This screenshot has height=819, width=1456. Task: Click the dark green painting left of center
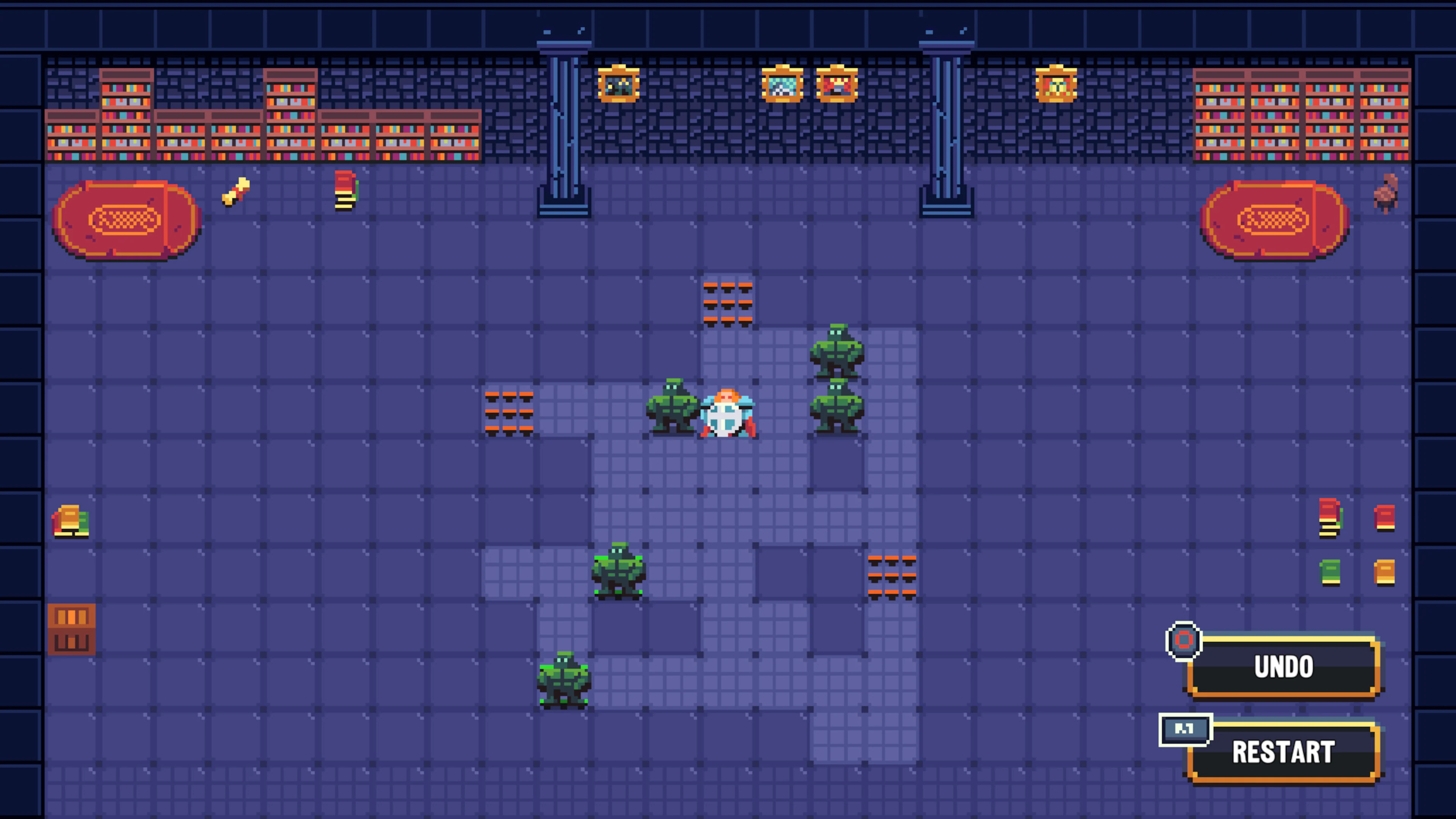619,85
